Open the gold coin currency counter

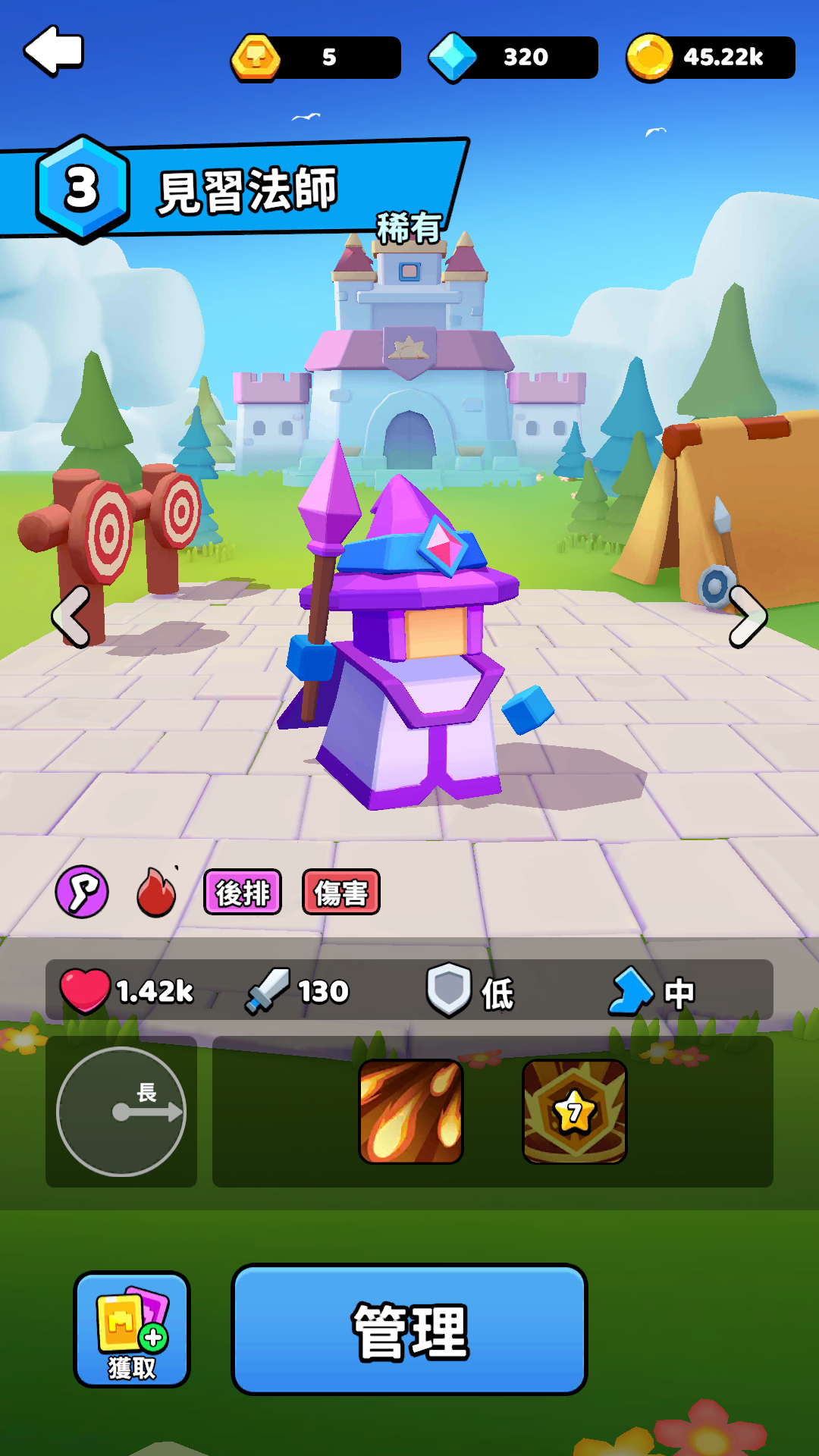(x=711, y=58)
